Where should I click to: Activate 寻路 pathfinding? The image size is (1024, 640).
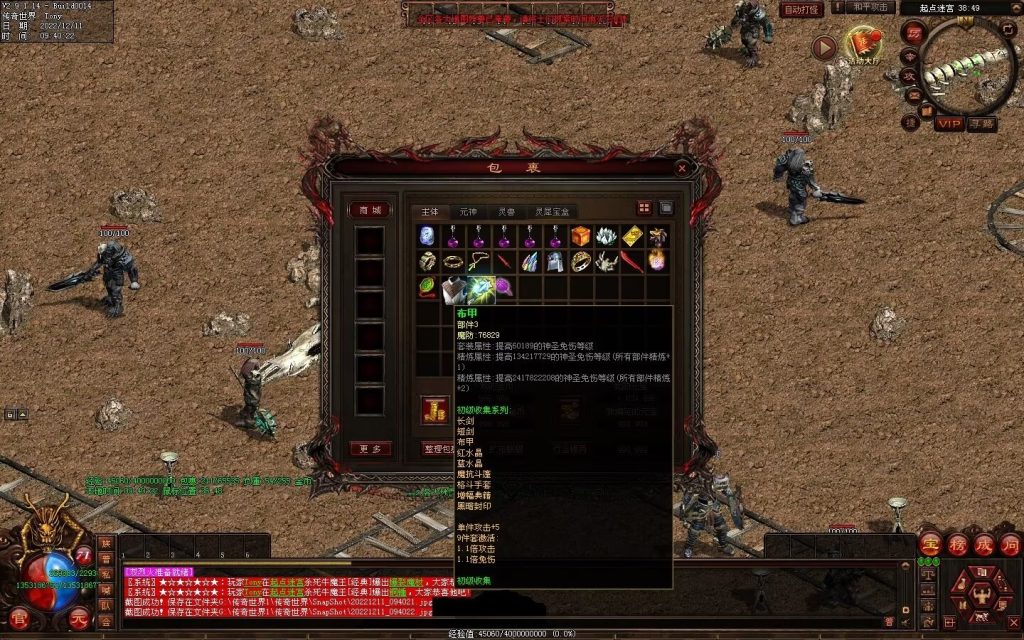pyautogui.click(x=982, y=124)
